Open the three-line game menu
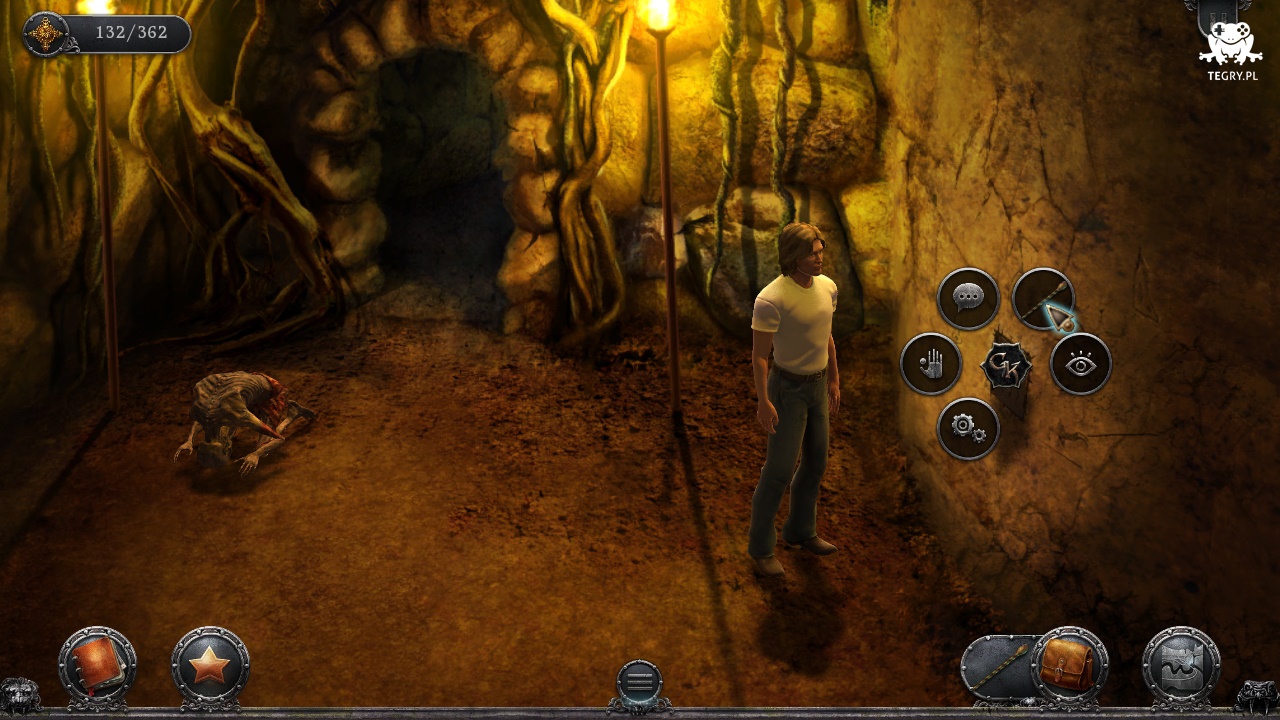 click(x=639, y=682)
